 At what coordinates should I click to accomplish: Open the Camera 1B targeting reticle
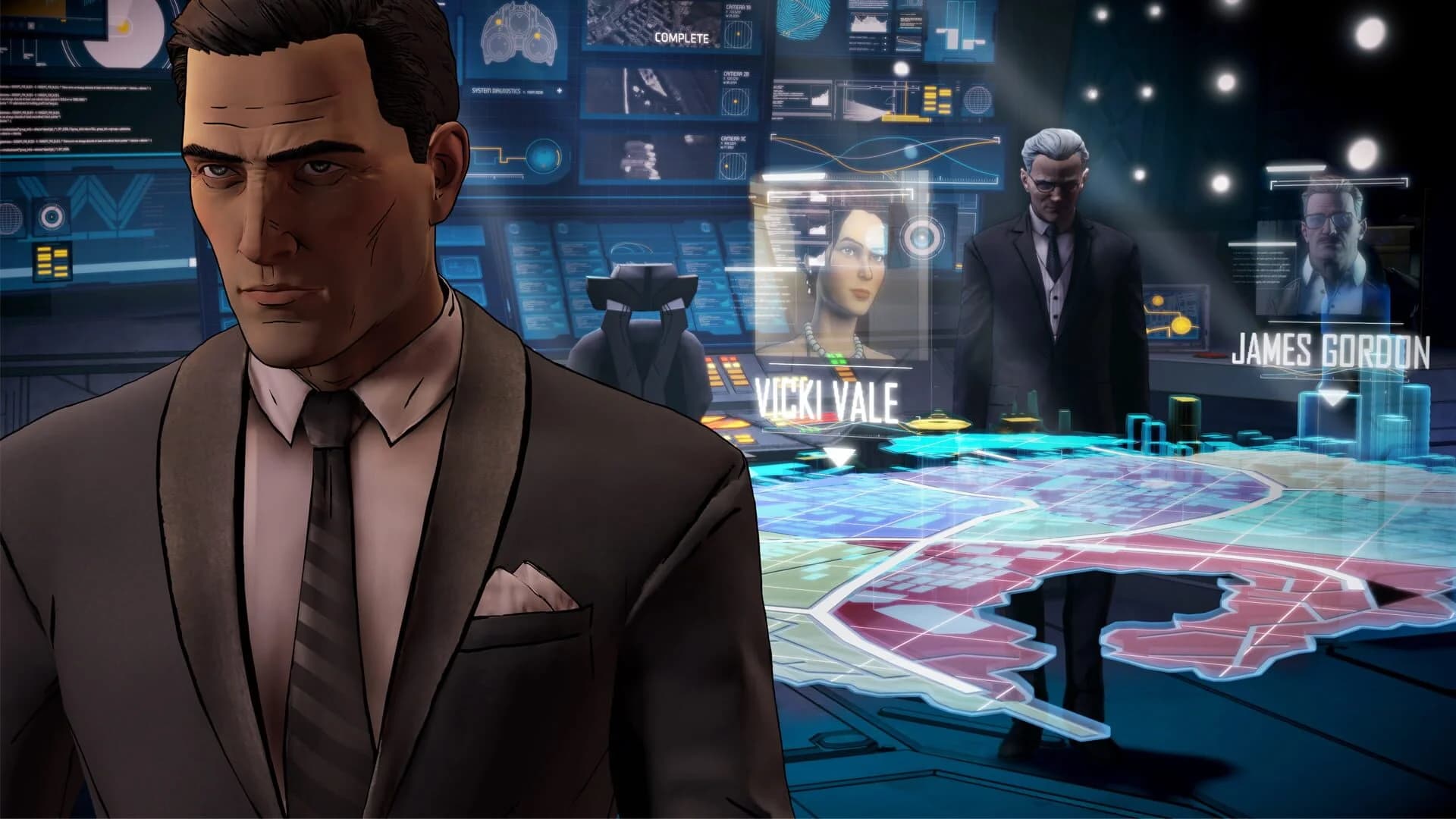pyautogui.click(x=737, y=34)
